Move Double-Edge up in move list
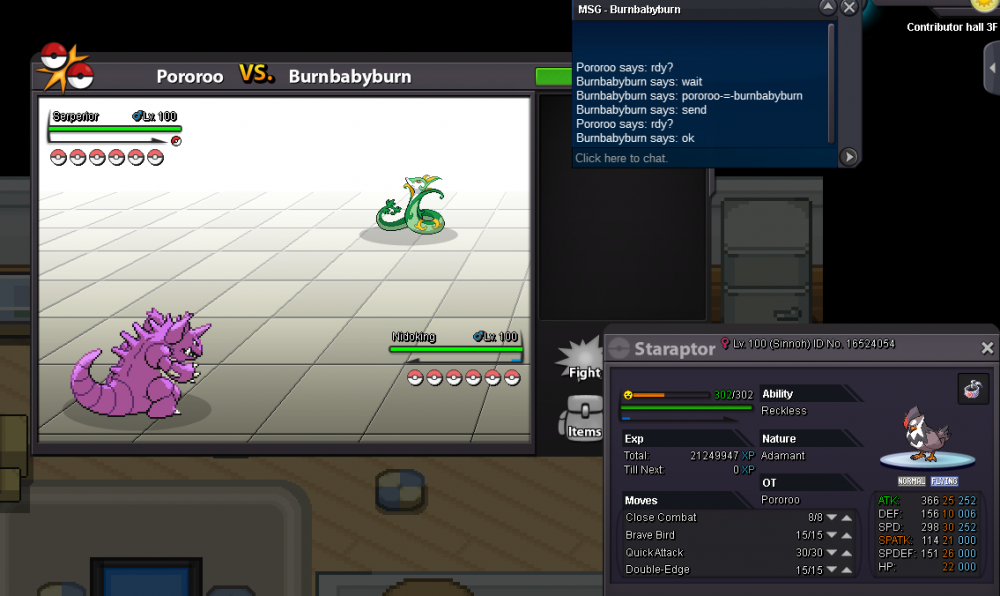Viewport: 1000px width, 596px height. (x=846, y=571)
